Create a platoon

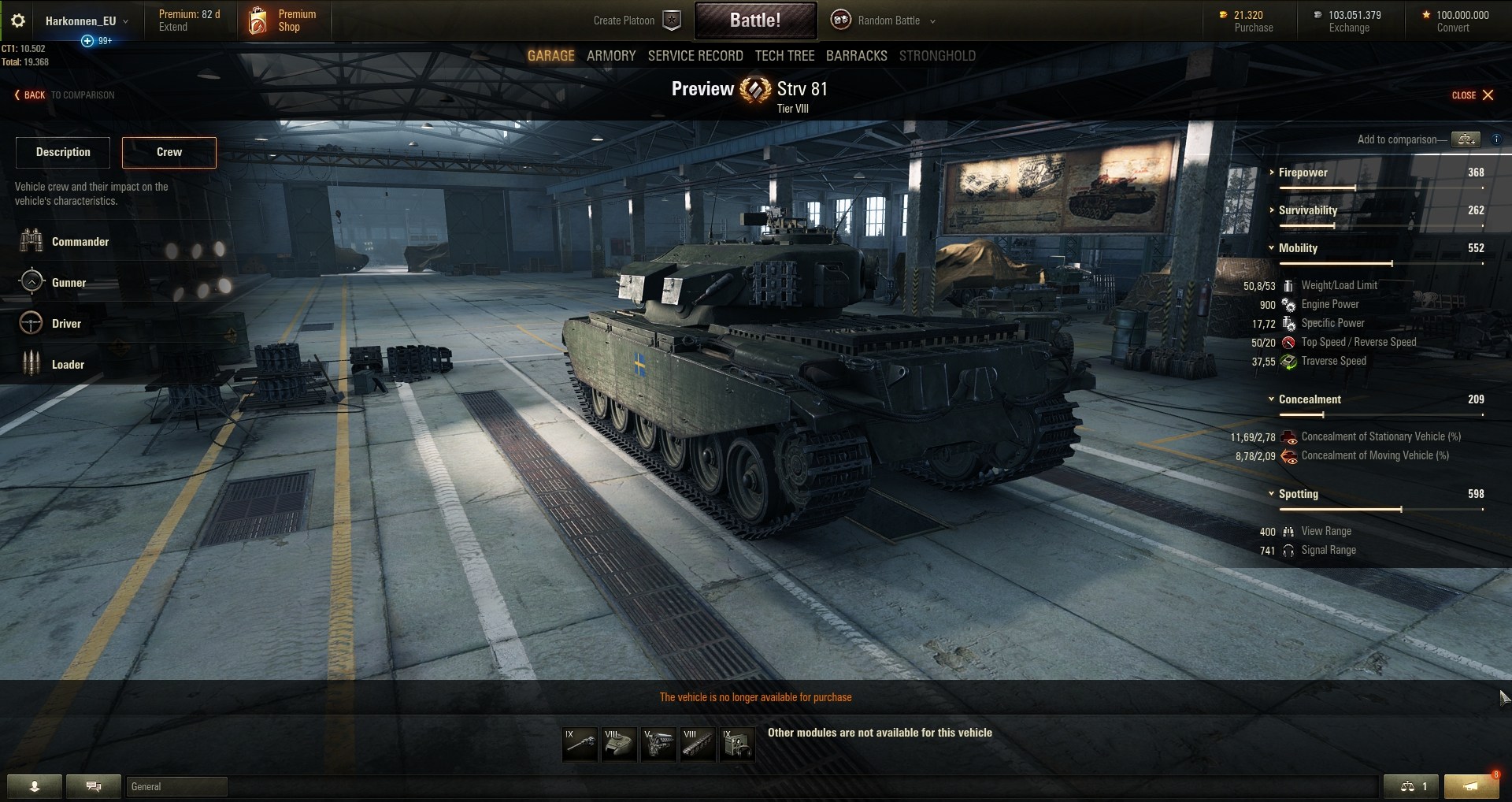[x=636, y=21]
